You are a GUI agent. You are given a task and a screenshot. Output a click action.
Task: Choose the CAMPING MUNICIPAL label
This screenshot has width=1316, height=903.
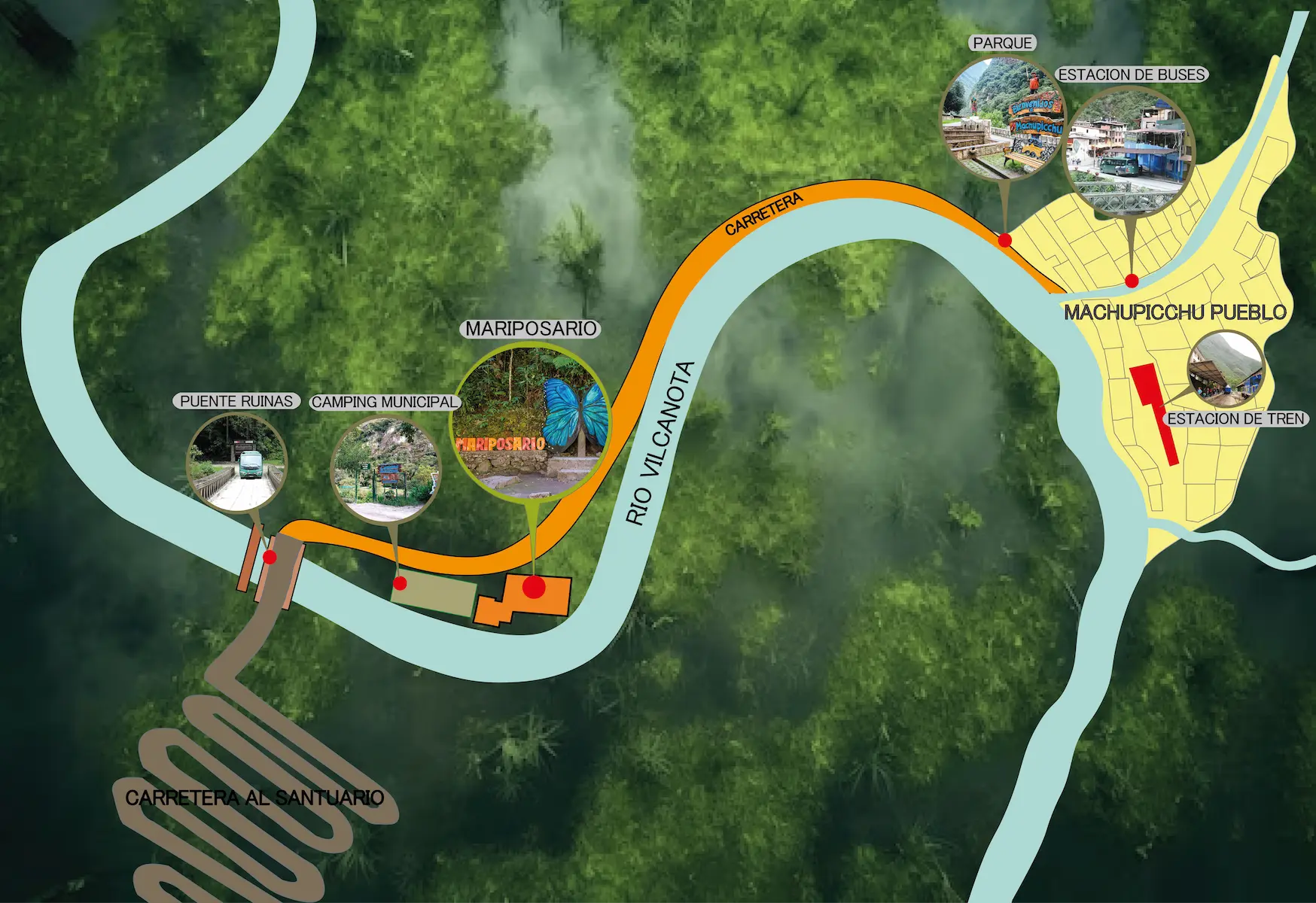pos(385,403)
